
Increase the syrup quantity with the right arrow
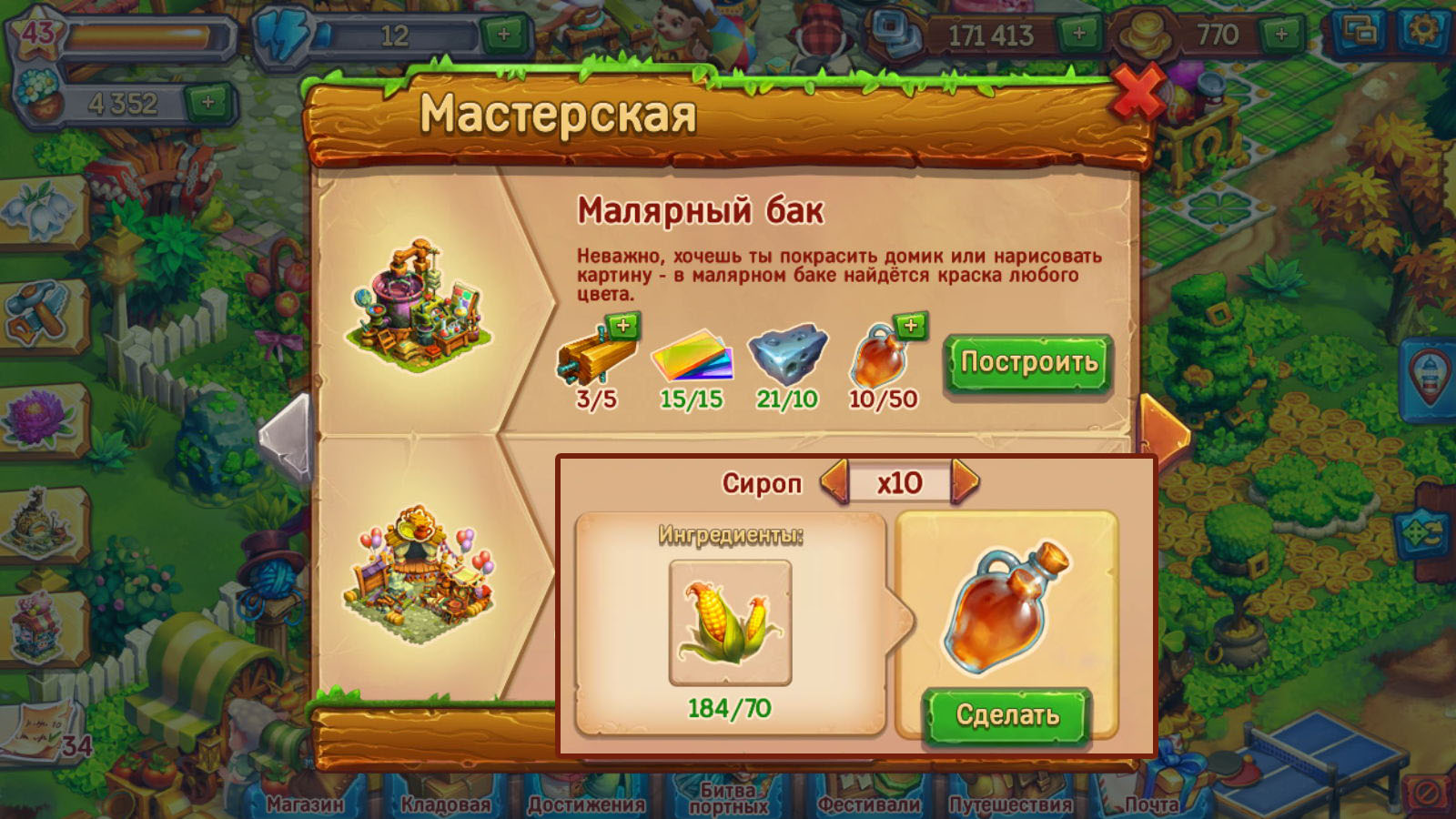click(966, 481)
